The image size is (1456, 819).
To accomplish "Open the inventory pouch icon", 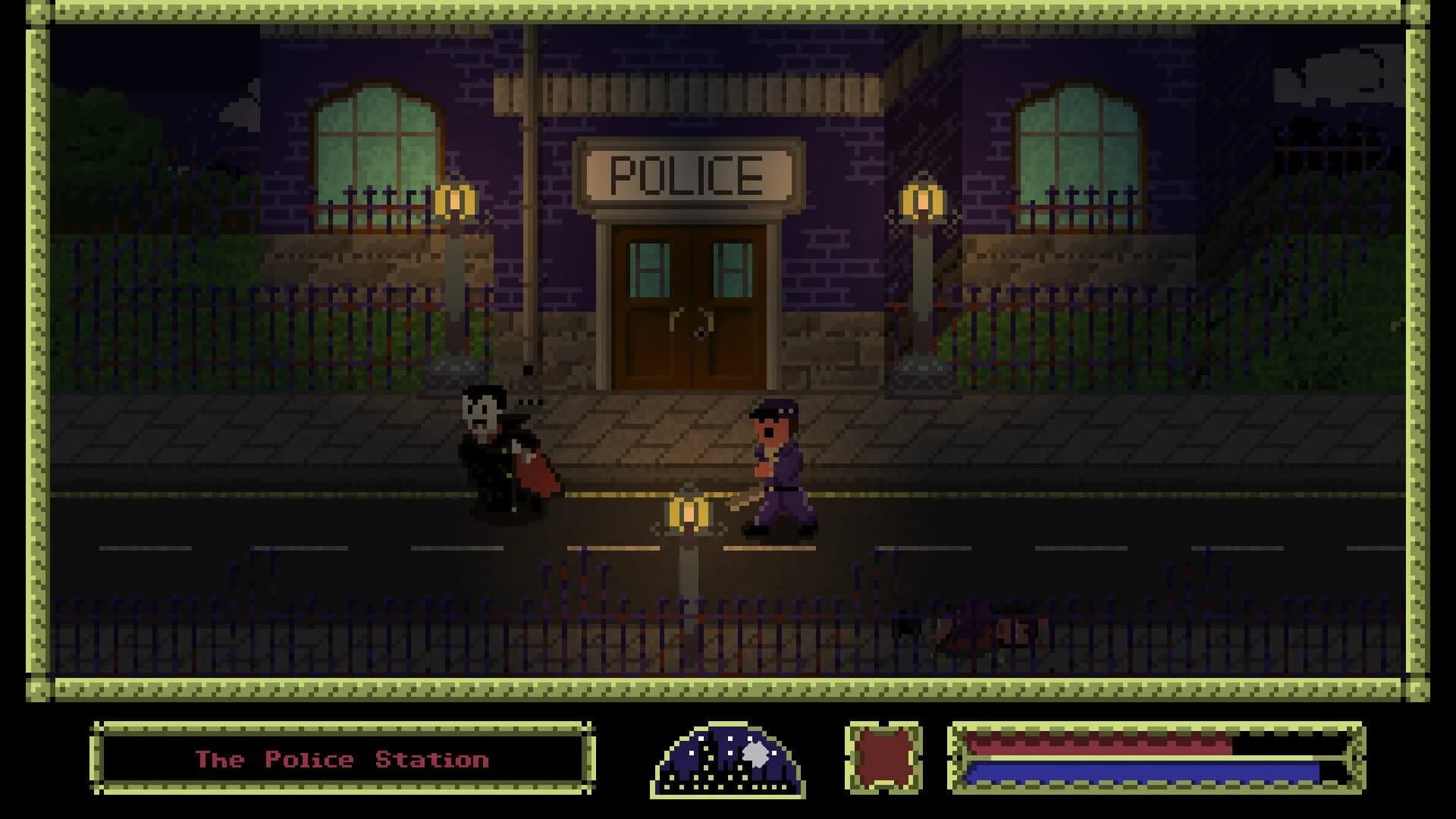I will click(882, 758).
